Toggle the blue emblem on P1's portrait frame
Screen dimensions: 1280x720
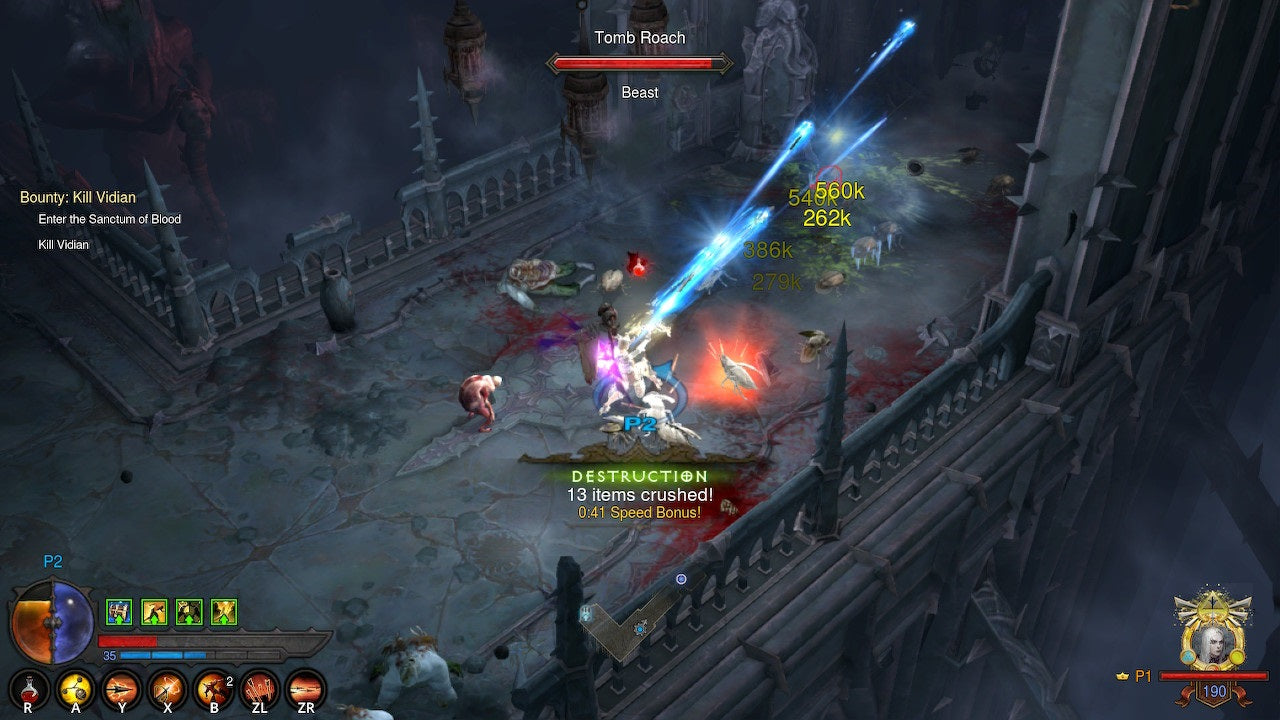1187,655
